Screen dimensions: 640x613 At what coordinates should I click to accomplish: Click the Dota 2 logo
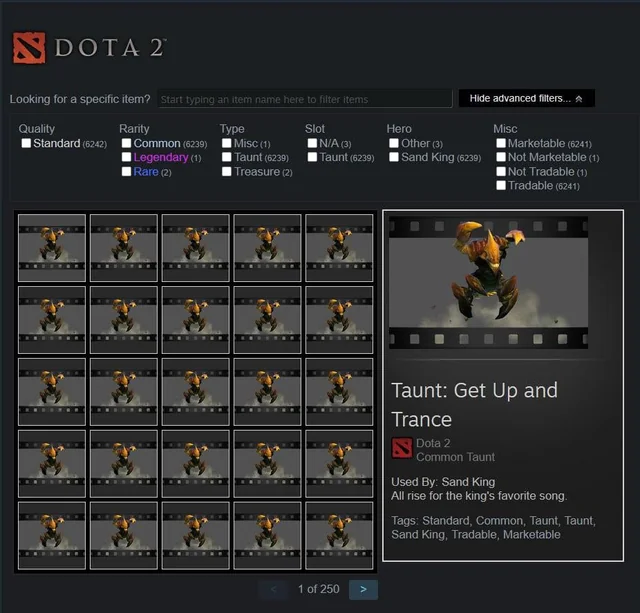tap(88, 48)
